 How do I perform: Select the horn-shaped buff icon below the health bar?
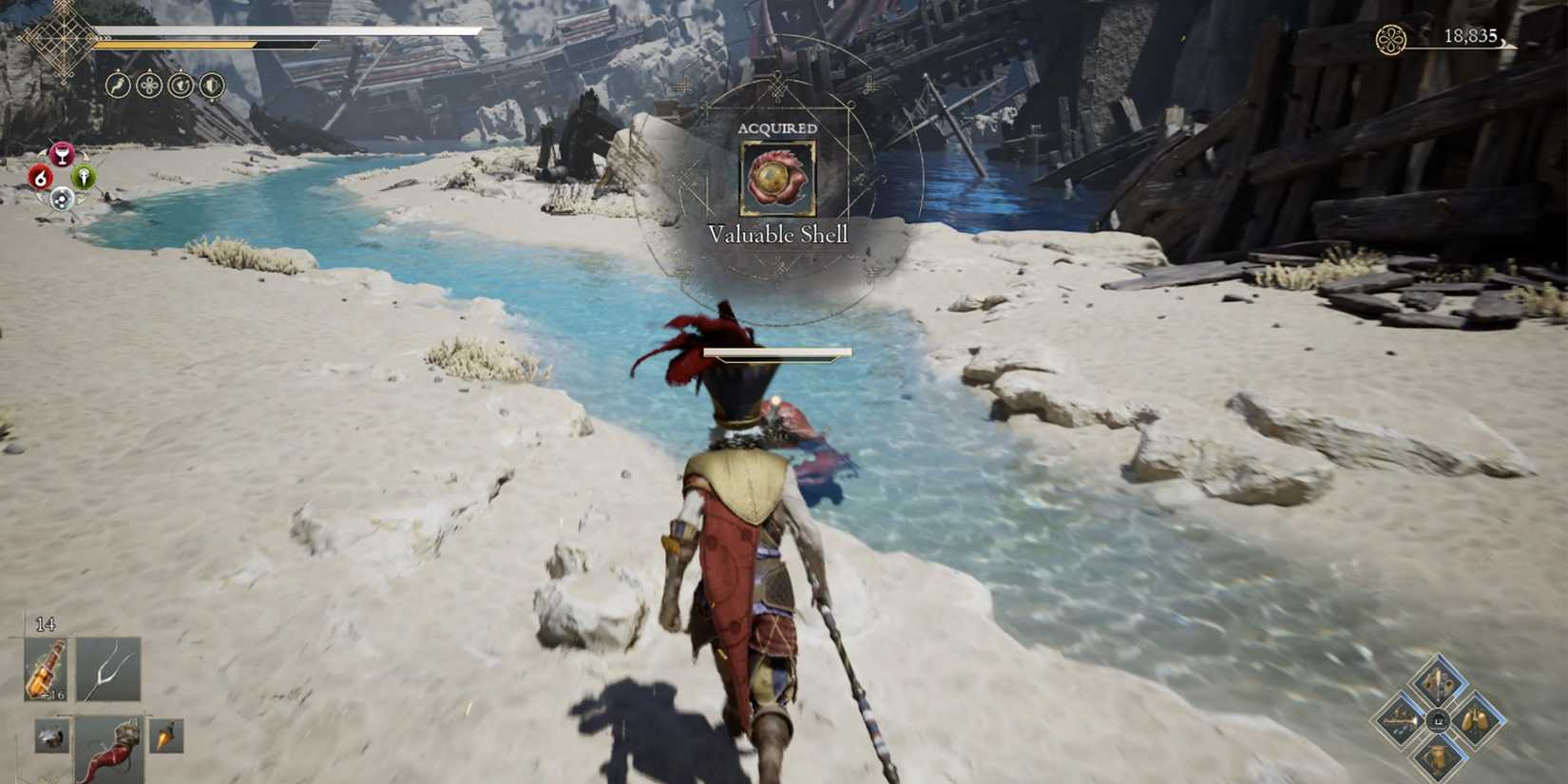click(x=116, y=87)
